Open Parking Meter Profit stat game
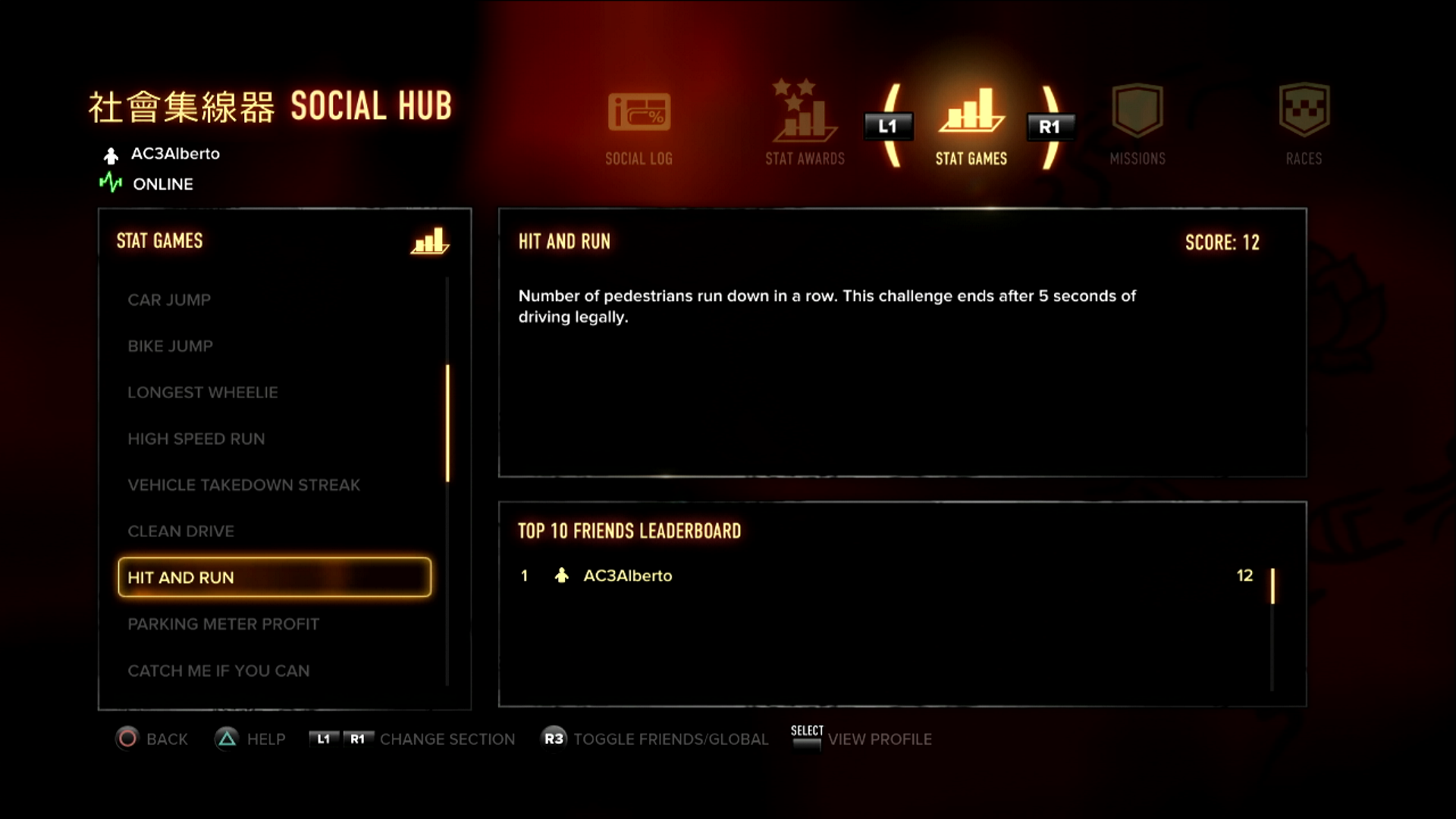1456x819 pixels. point(223,624)
